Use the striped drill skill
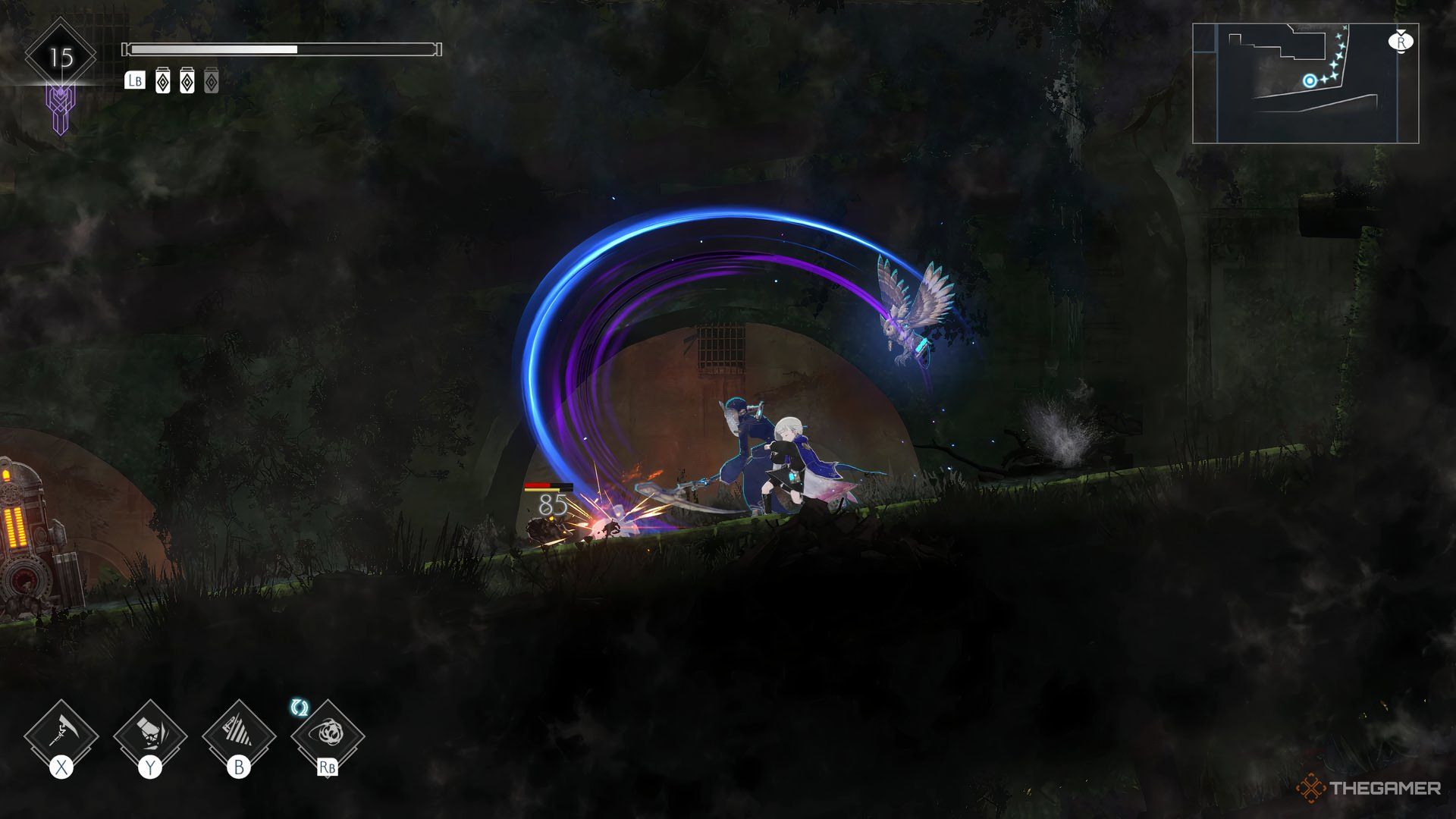The width and height of the screenshot is (1456, 819). pyautogui.click(x=239, y=734)
